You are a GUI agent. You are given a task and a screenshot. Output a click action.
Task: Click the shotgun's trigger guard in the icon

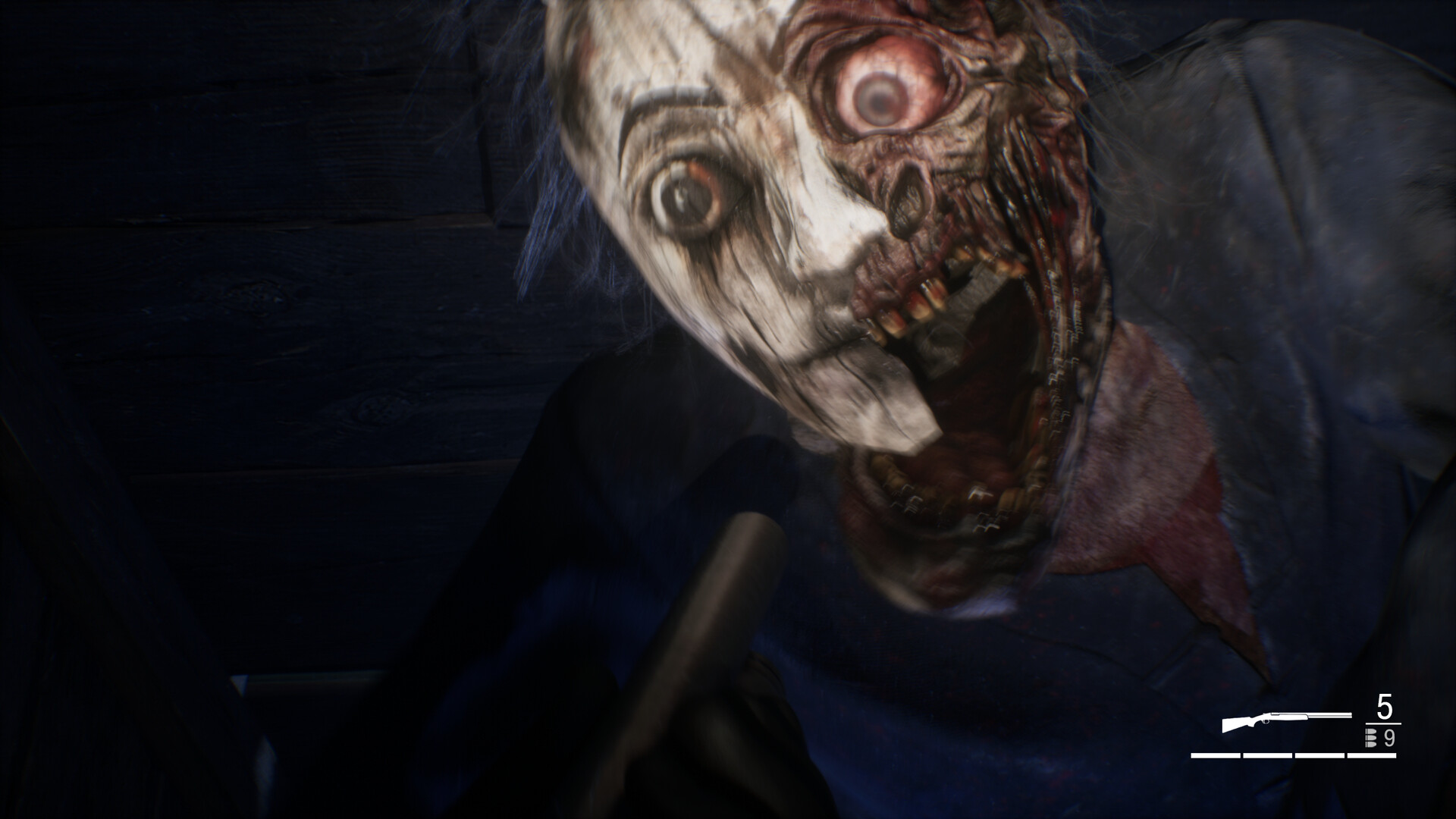pos(1264,722)
